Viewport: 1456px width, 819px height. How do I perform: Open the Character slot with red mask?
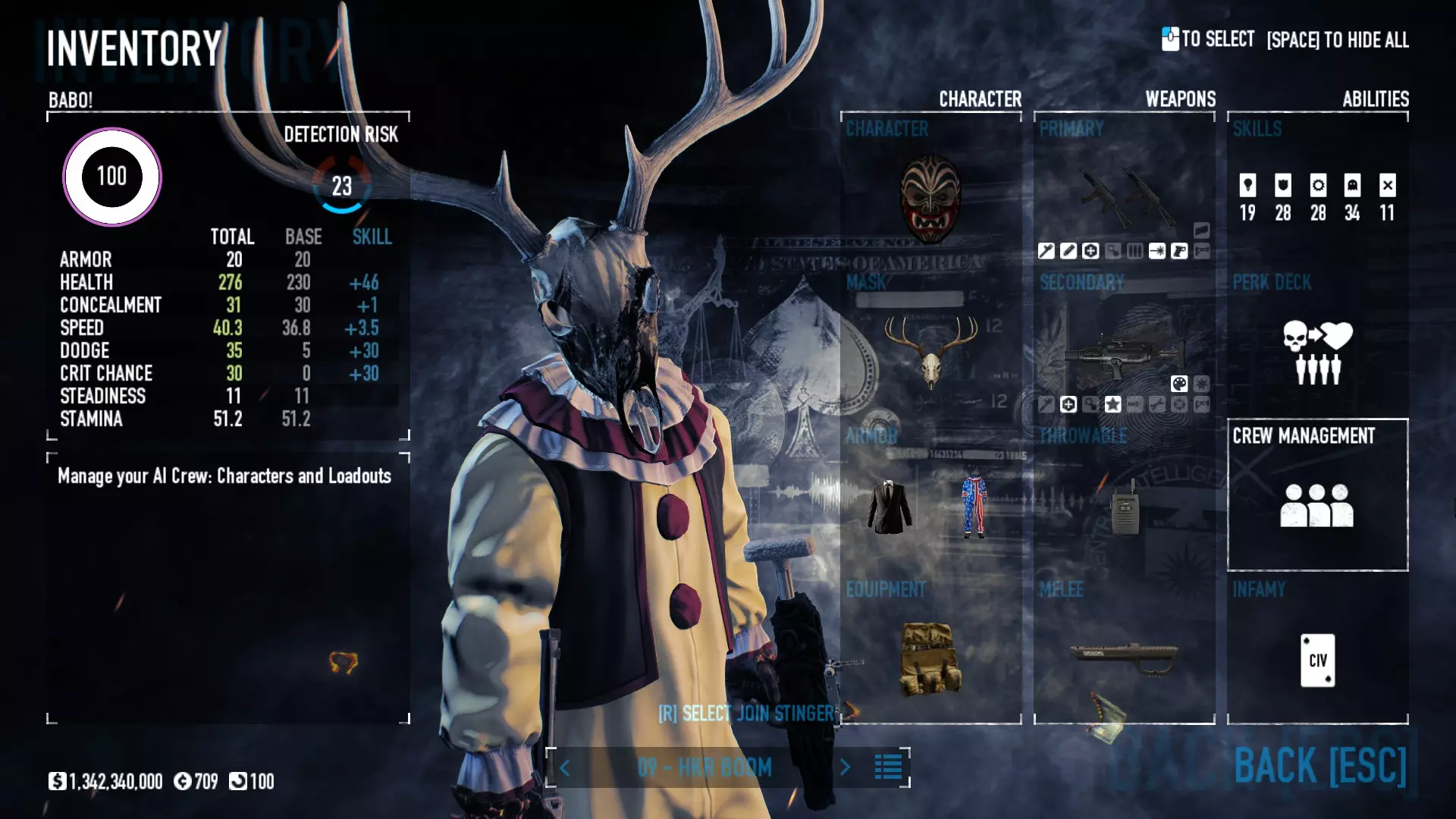930,198
